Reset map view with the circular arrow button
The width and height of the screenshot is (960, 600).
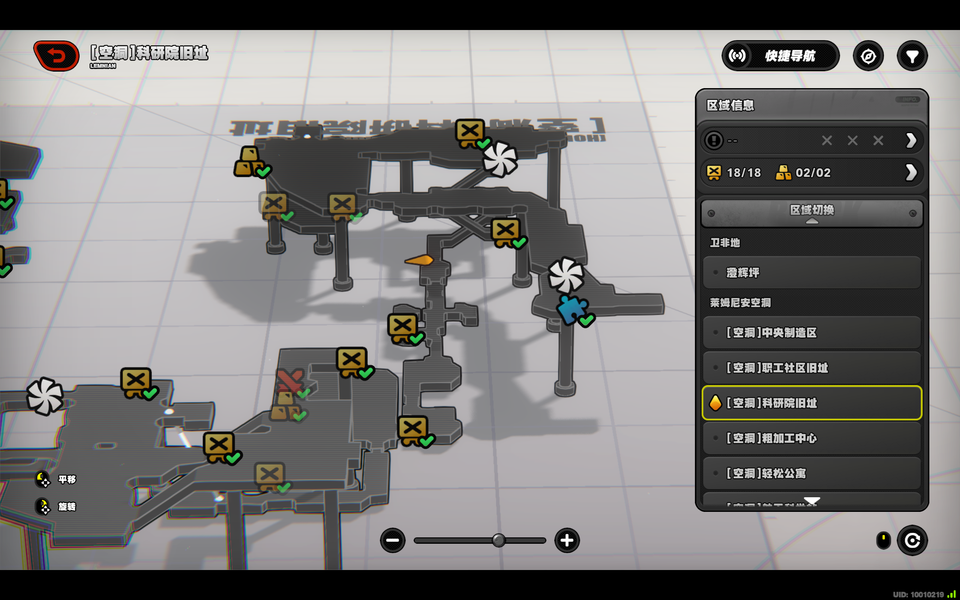point(912,541)
